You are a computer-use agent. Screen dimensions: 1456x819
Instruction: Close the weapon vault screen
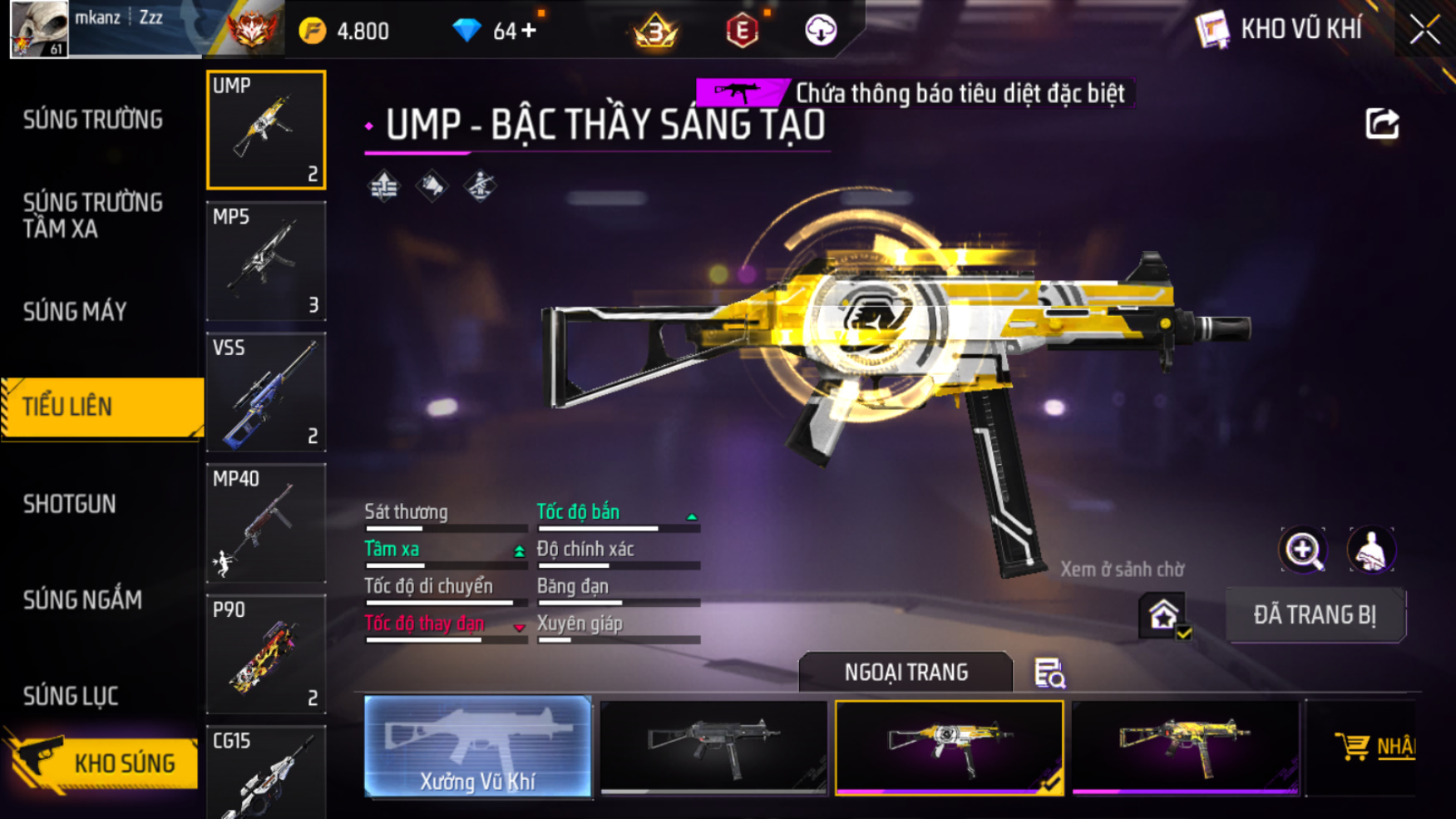[1424, 31]
